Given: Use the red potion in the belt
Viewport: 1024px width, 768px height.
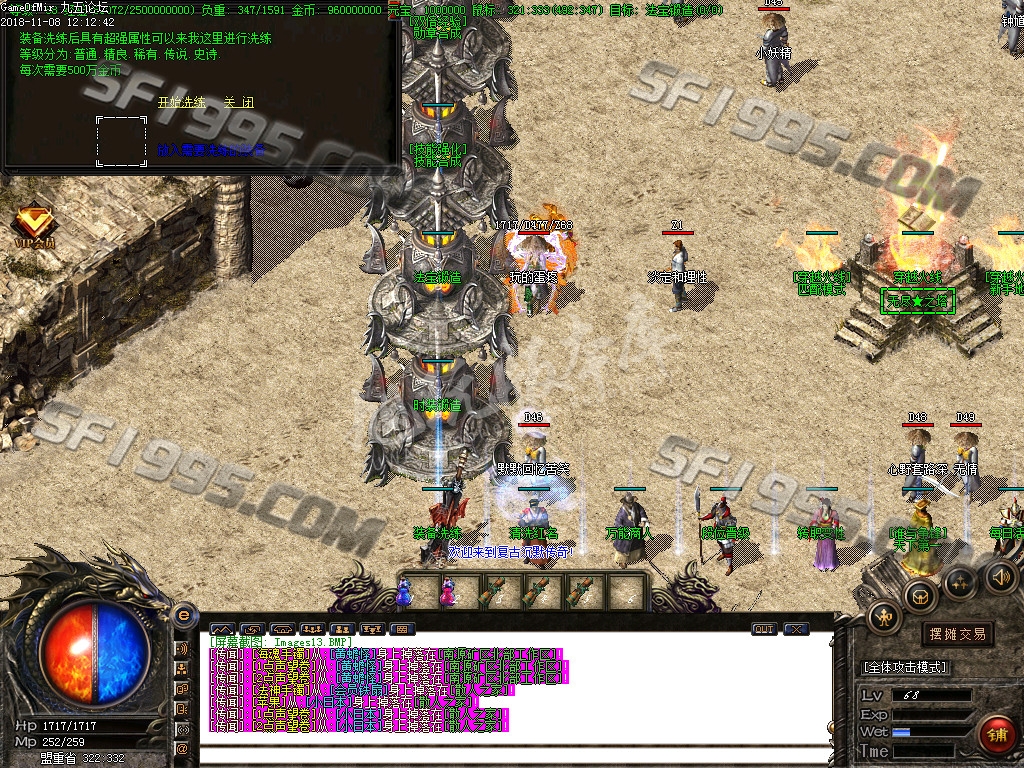Looking at the screenshot, I should 447,592.
